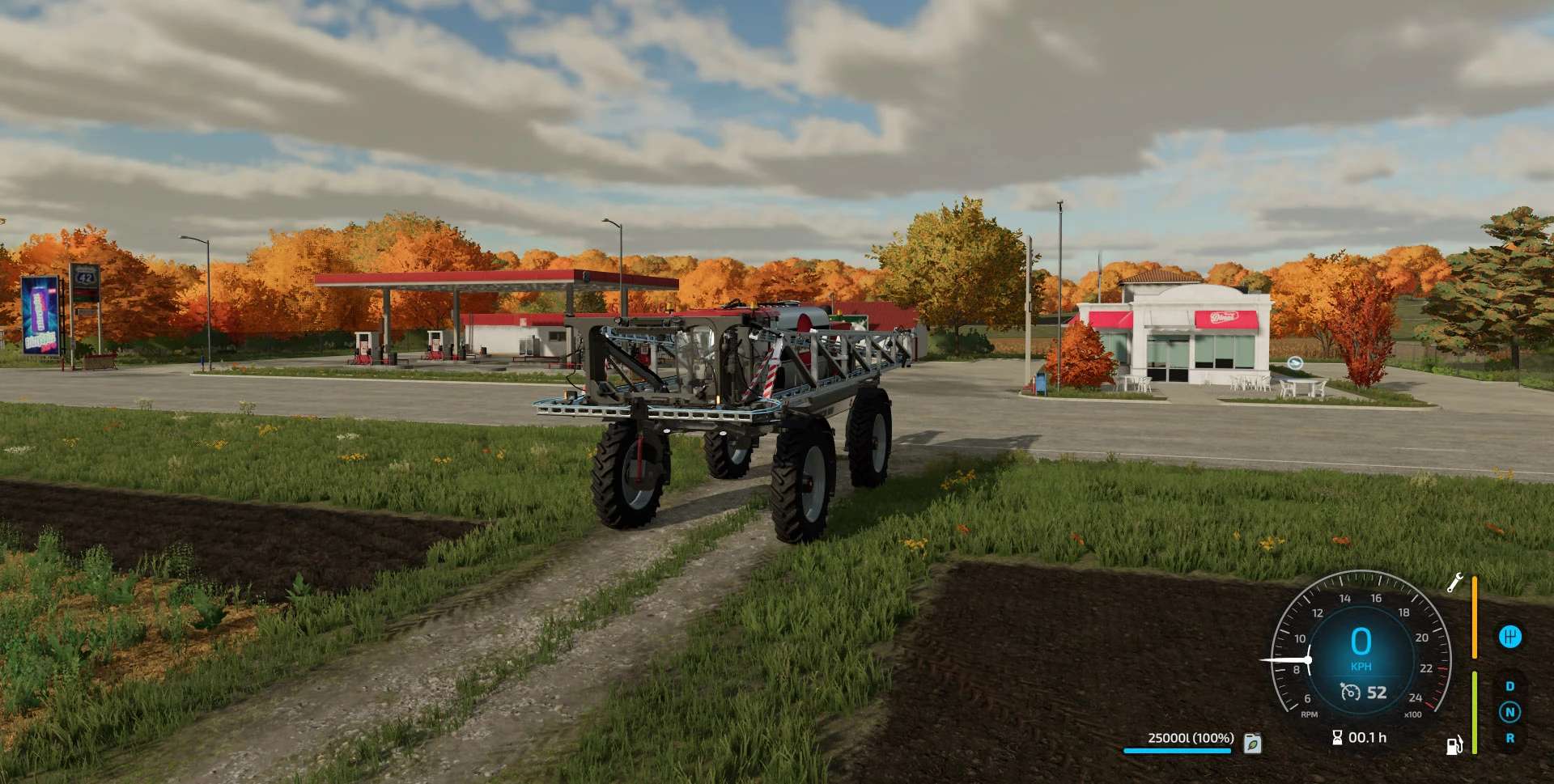This screenshot has height=784, width=1554.
Task: Select the D drive gear indicator
Action: coord(1509,686)
